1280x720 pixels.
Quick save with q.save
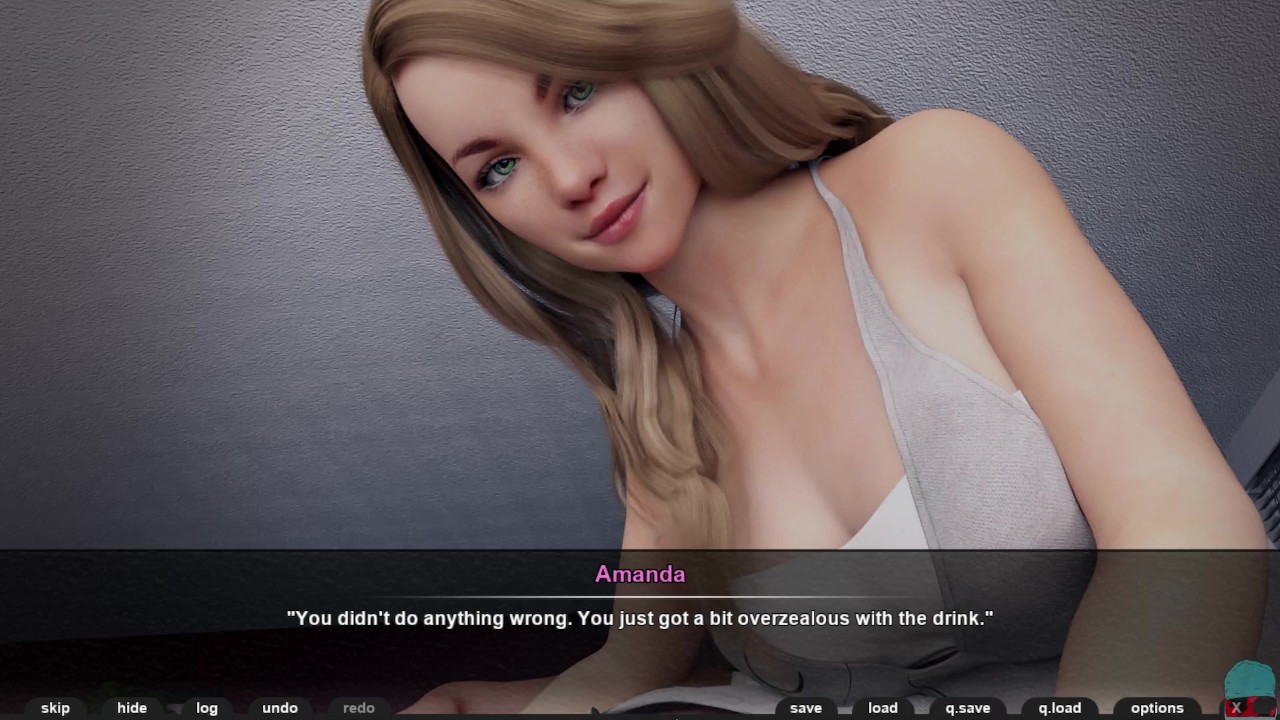pyautogui.click(x=968, y=708)
